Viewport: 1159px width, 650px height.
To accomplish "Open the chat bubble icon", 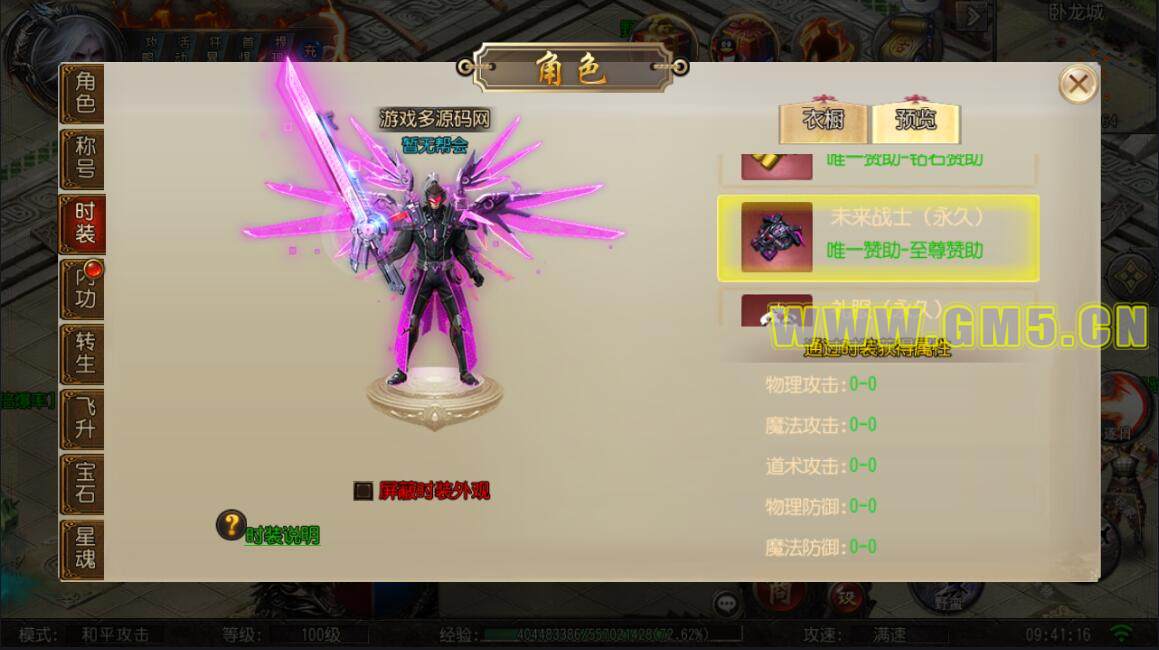I will point(726,603).
